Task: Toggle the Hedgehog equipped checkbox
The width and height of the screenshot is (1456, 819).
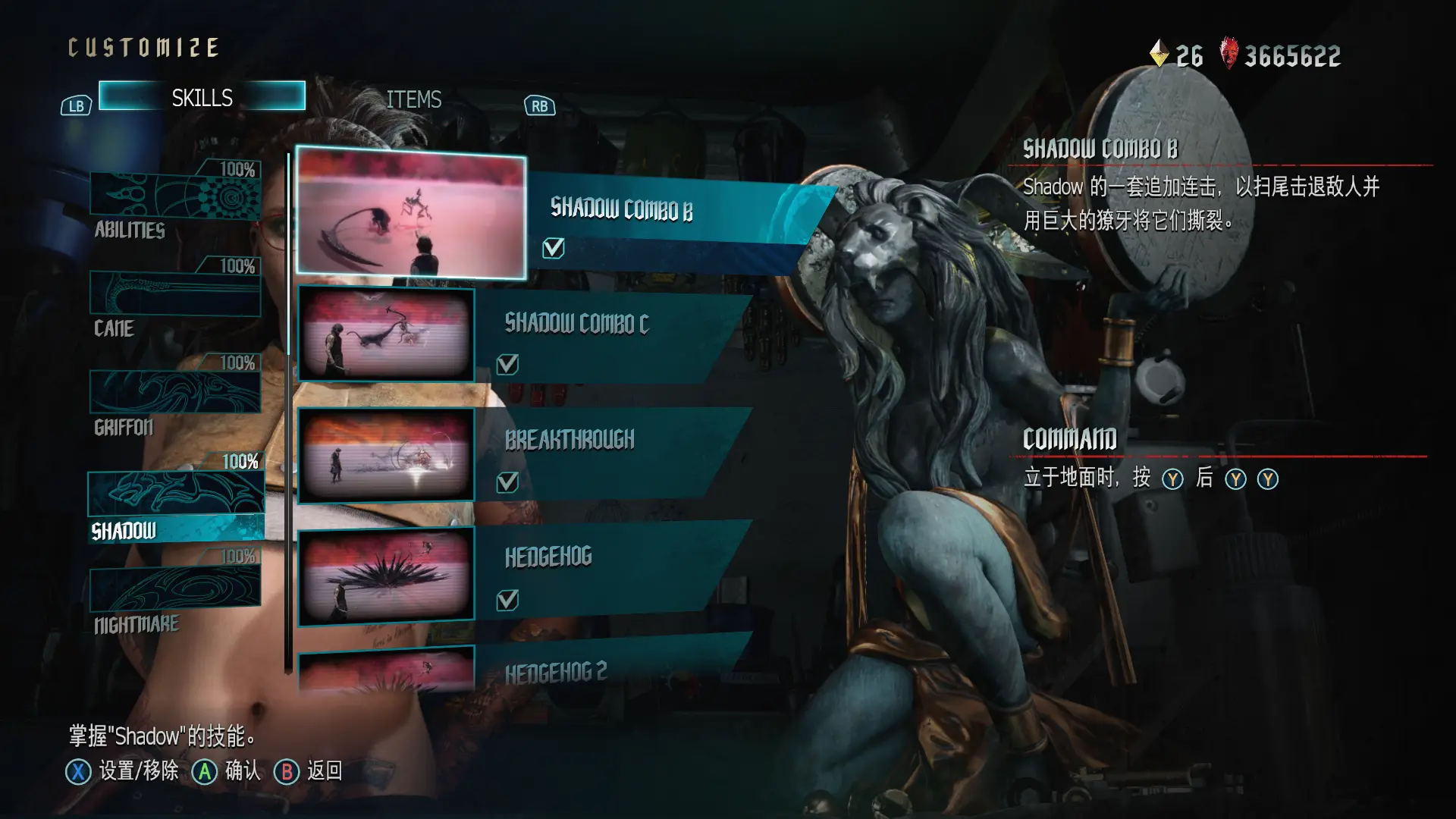Action: [507, 601]
